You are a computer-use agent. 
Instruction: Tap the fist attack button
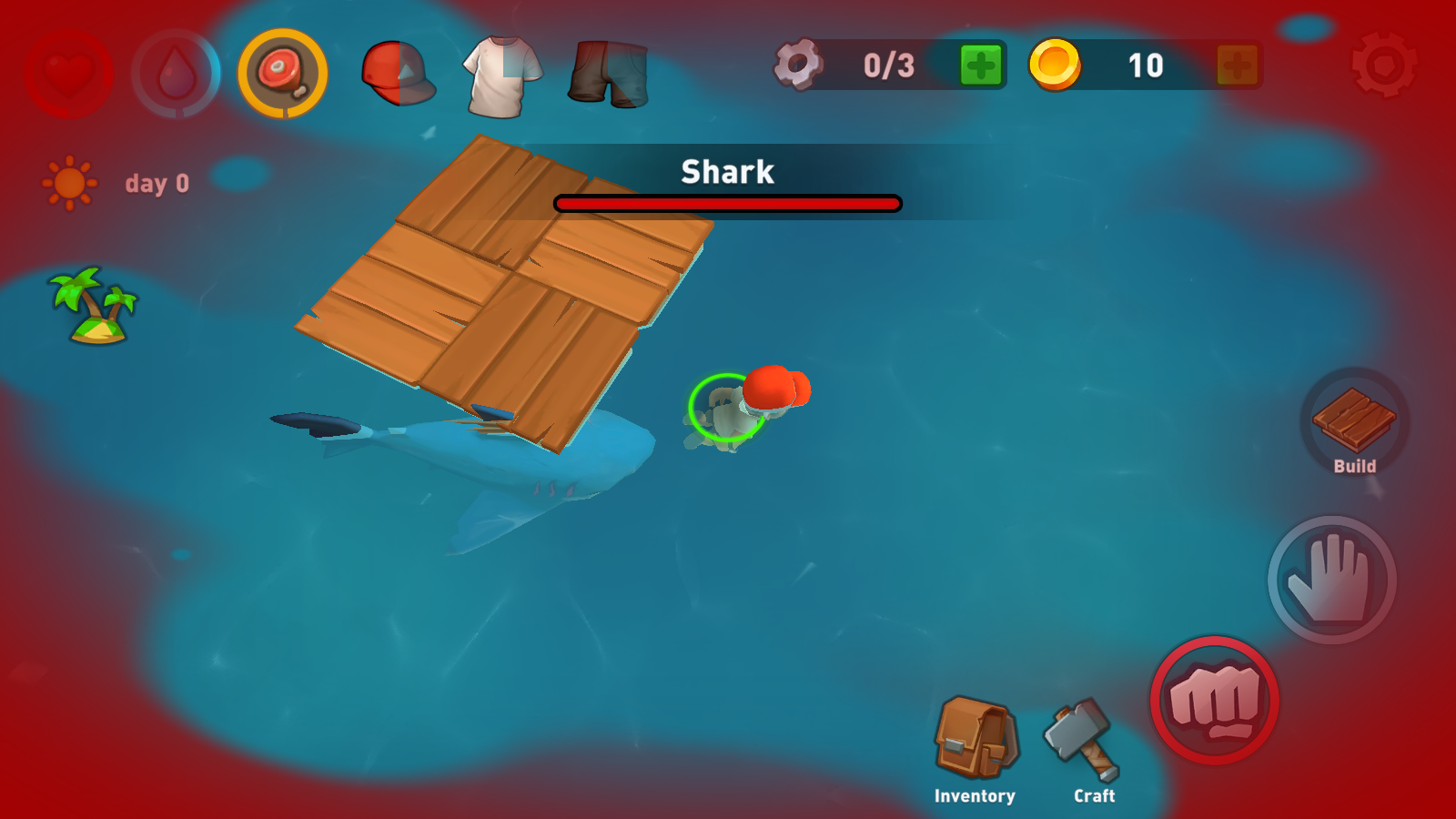[1215, 701]
